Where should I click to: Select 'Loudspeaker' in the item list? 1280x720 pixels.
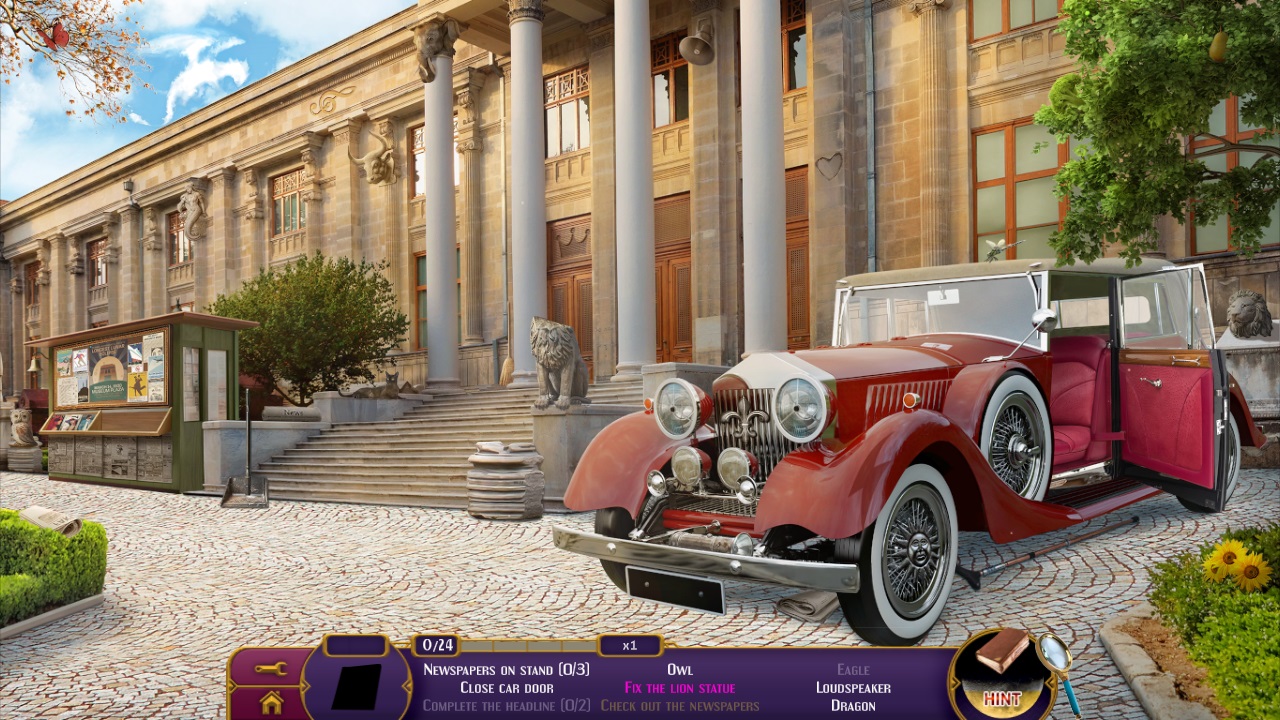click(853, 687)
